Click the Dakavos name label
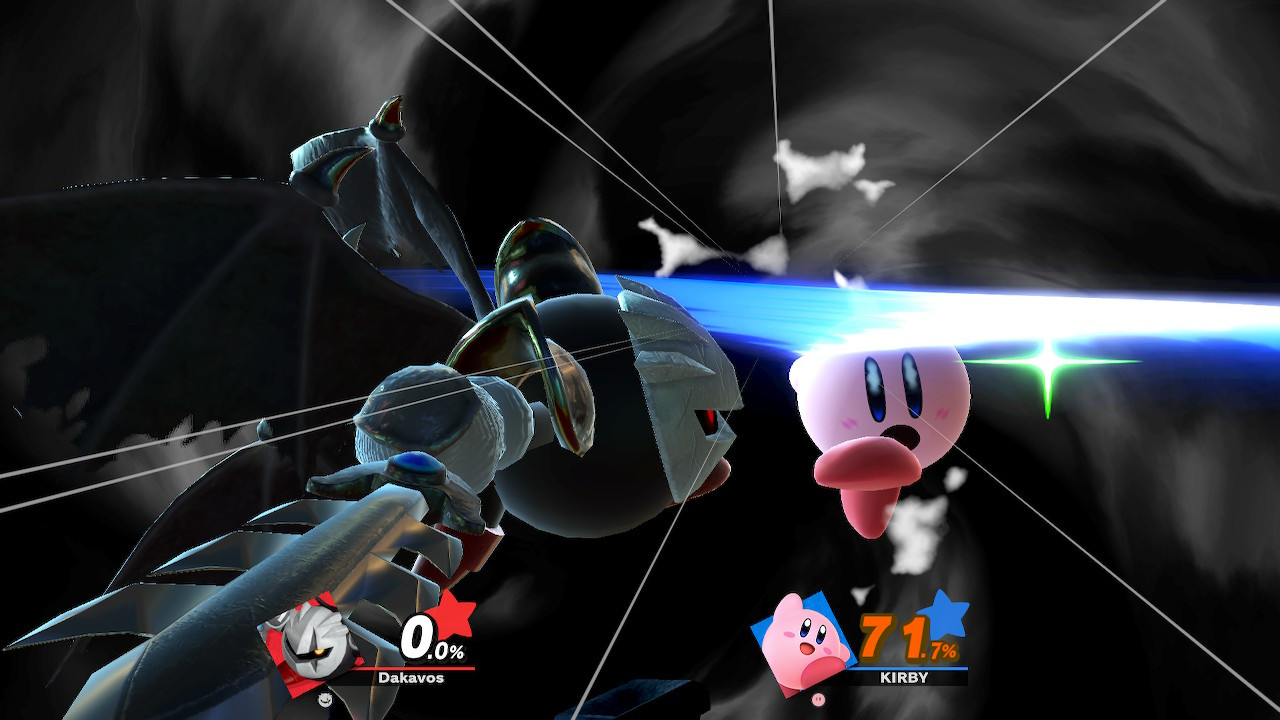This screenshot has height=720, width=1280. [x=411, y=678]
